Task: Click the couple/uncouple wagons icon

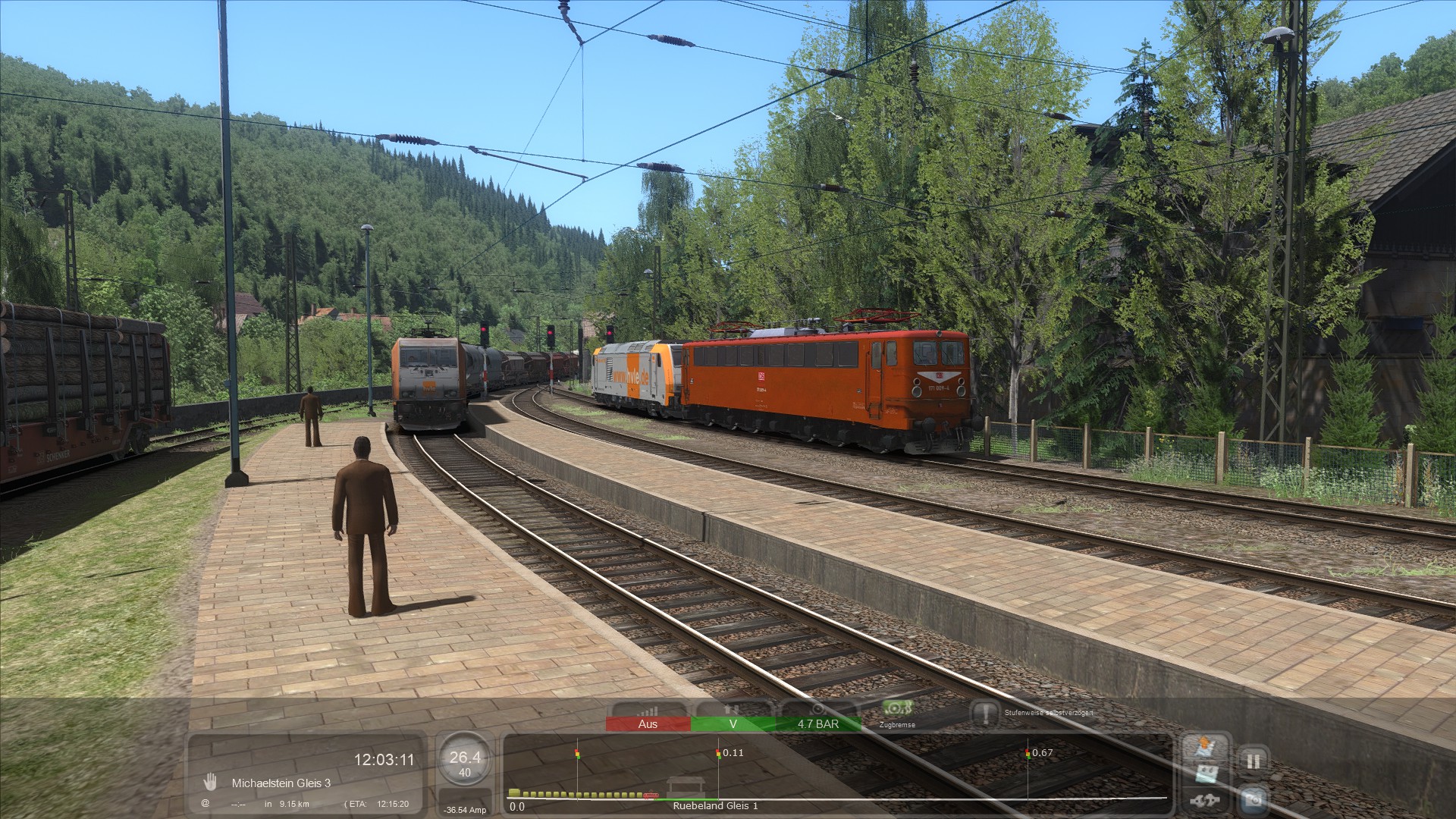Action: [1206, 800]
